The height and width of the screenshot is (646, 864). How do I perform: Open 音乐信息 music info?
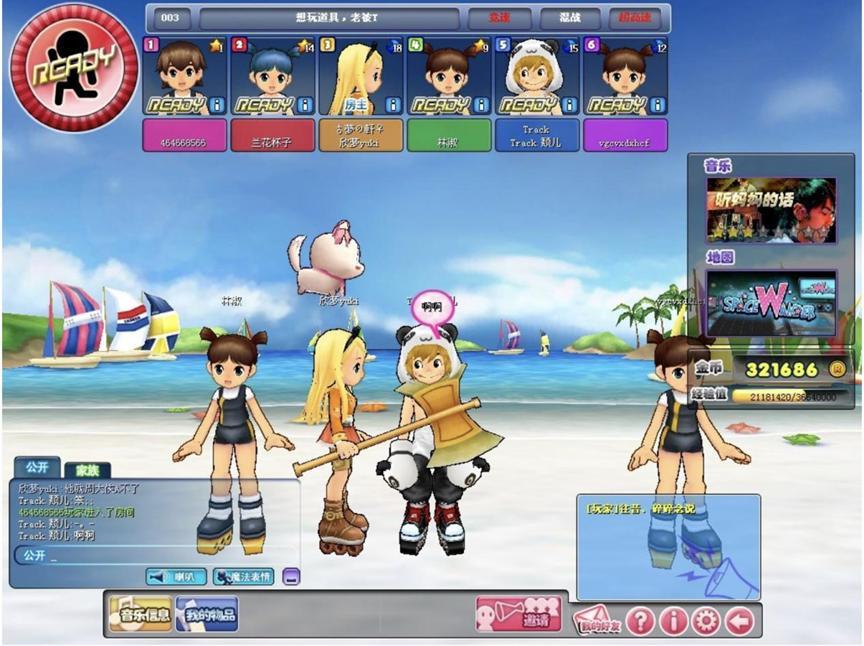140,615
